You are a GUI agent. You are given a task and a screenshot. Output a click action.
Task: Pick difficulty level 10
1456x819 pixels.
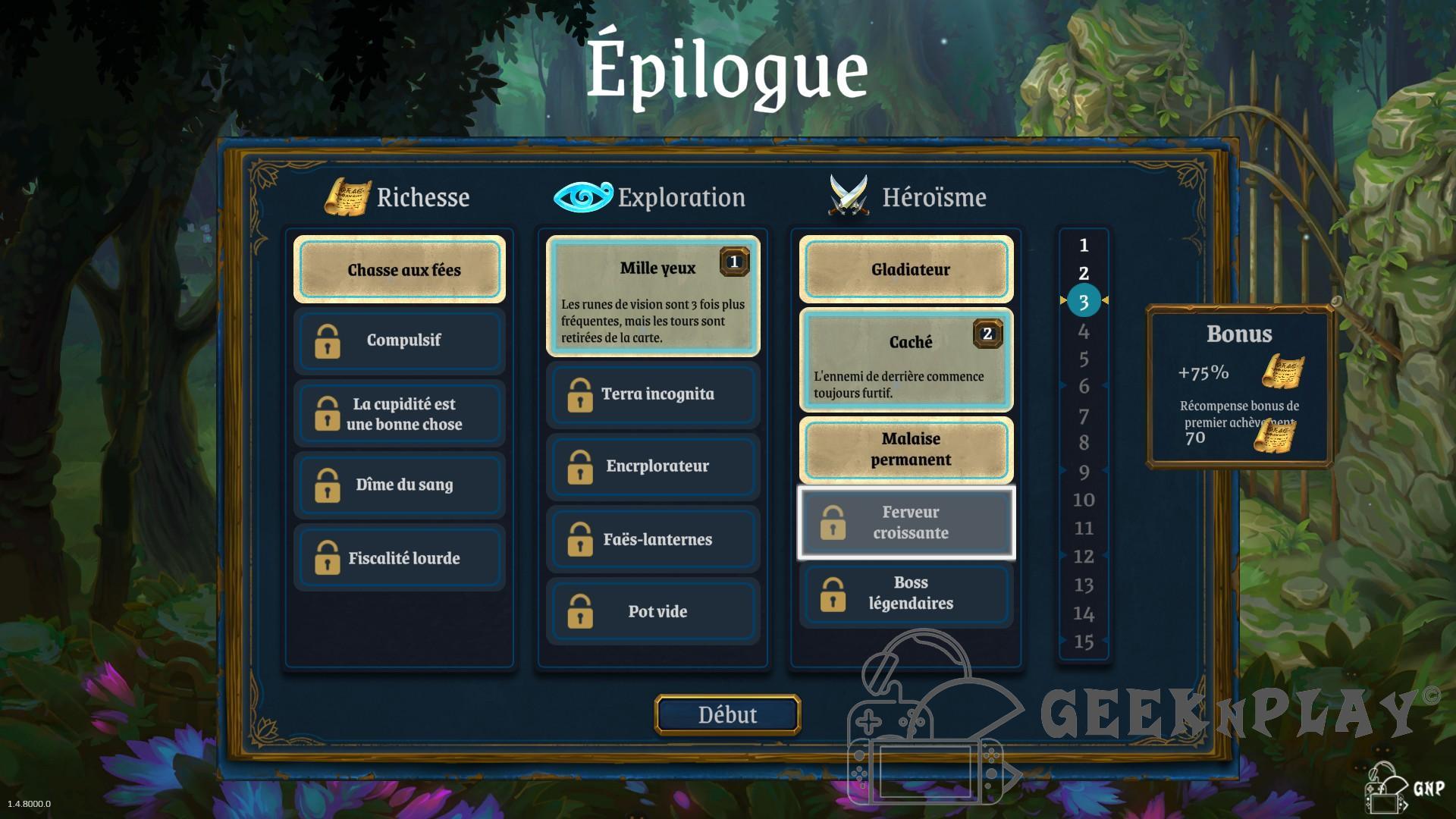pos(1084,500)
